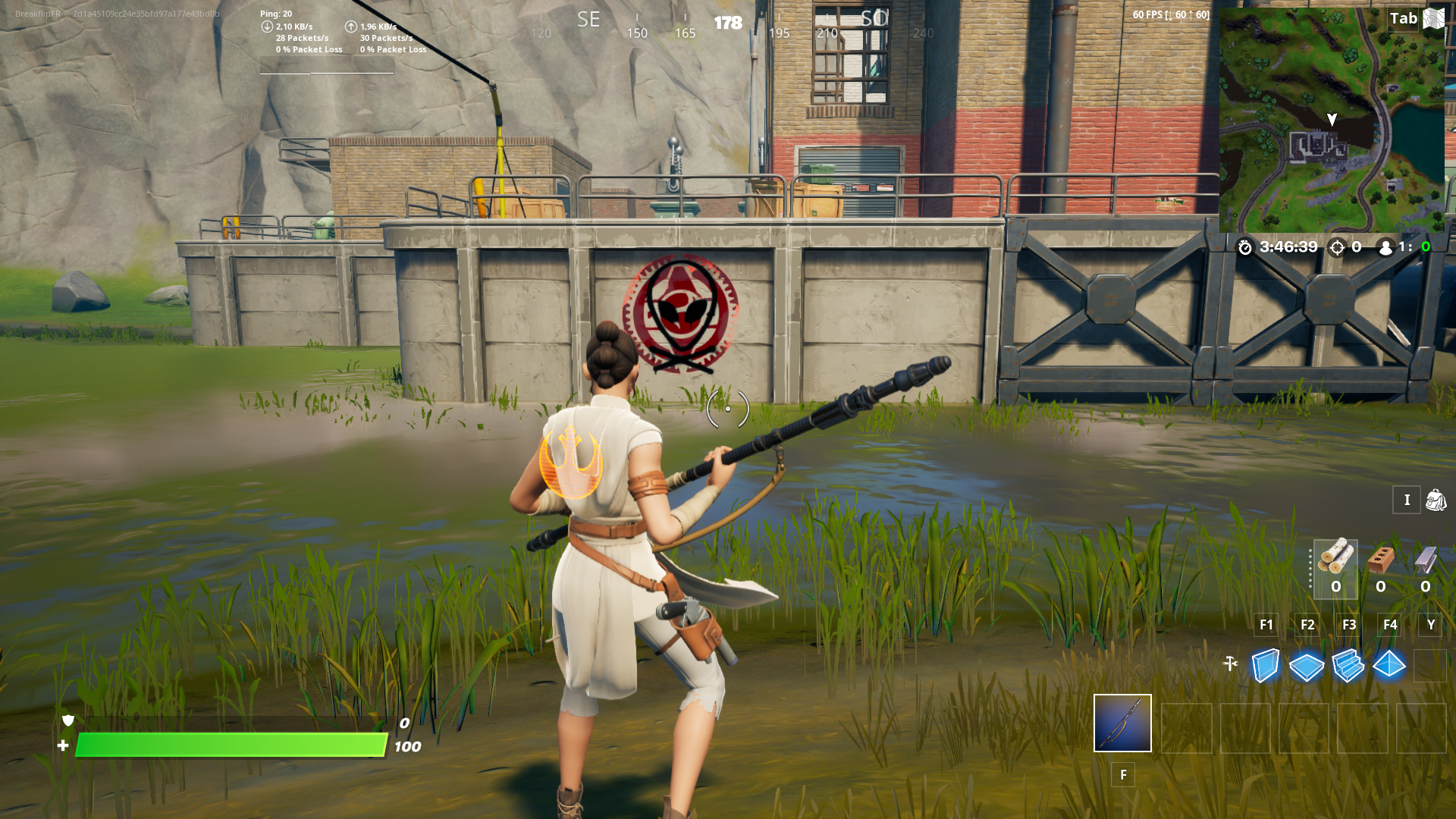The image size is (1456, 819).
Task: Select the pyramid roof building piece
Action: coord(1390,664)
